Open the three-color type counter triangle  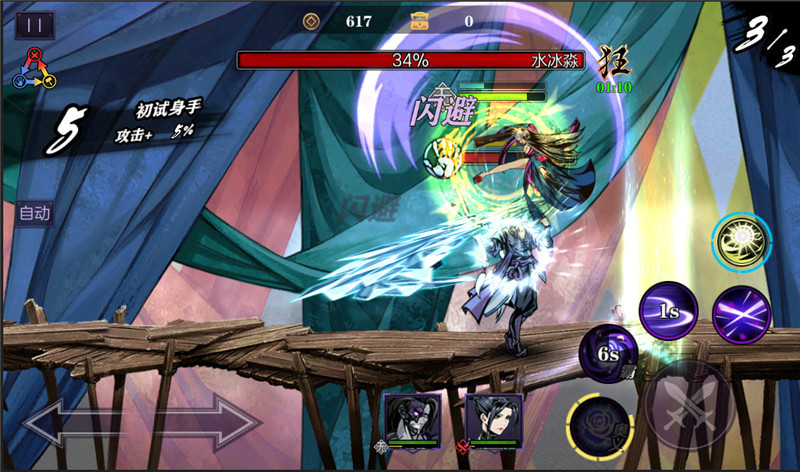pos(33,68)
